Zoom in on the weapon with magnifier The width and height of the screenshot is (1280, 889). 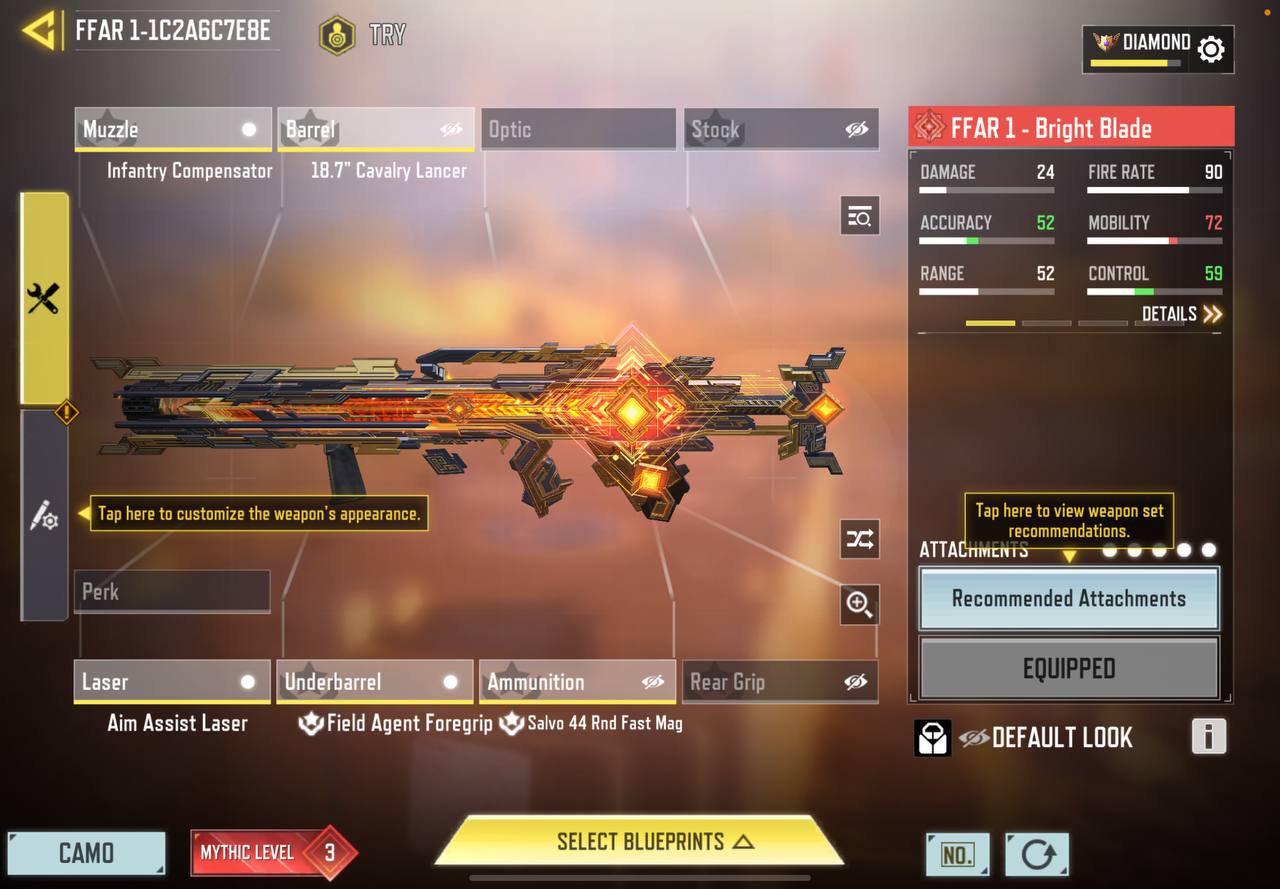(x=860, y=604)
